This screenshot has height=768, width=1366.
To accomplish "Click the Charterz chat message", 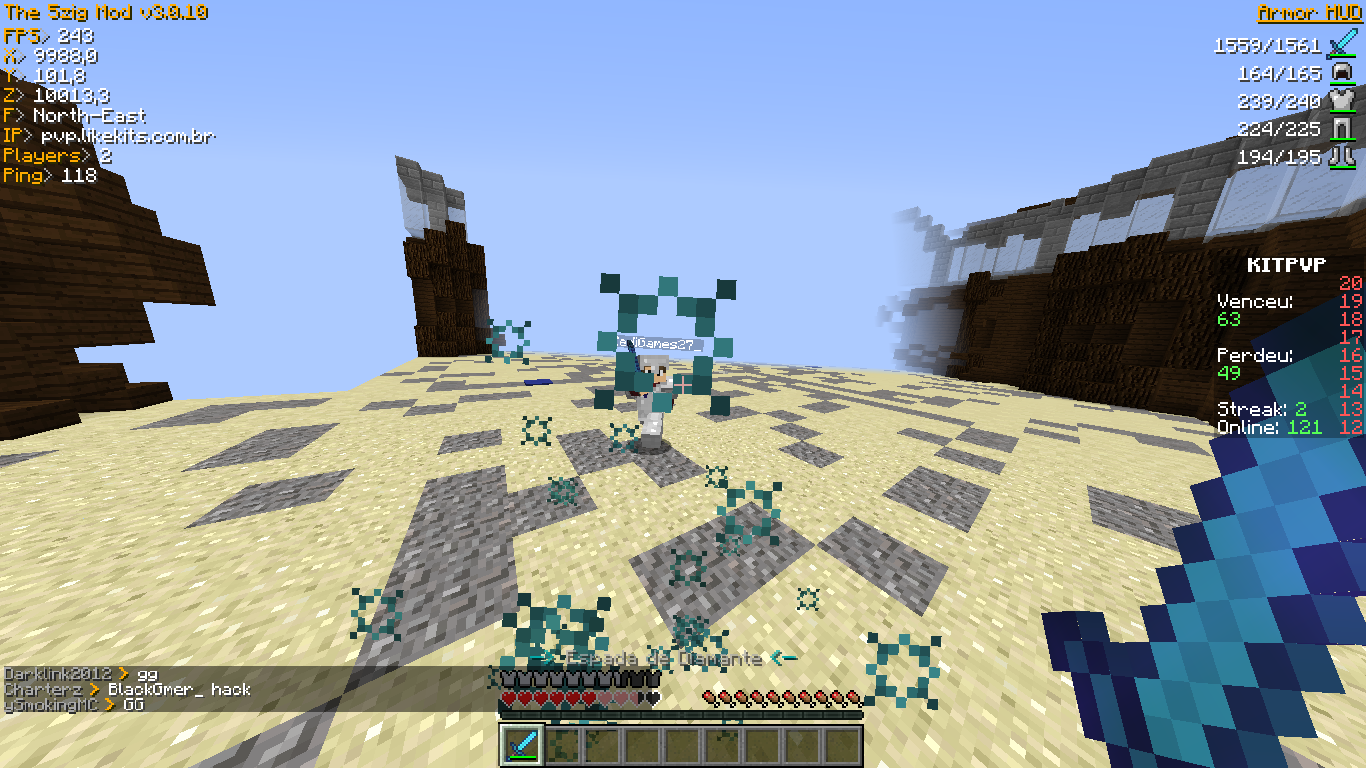I will (x=128, y=689).
